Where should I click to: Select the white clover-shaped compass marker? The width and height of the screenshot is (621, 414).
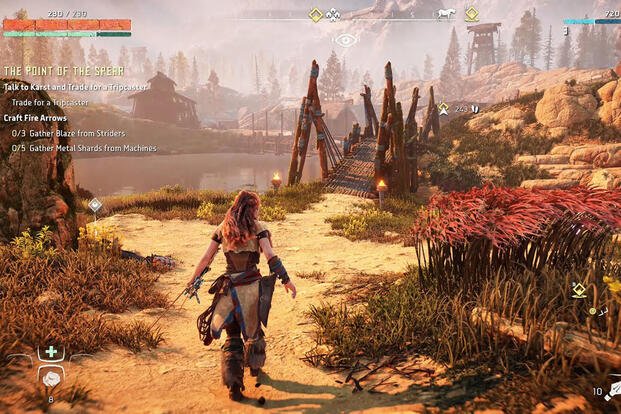coord(334,14)
